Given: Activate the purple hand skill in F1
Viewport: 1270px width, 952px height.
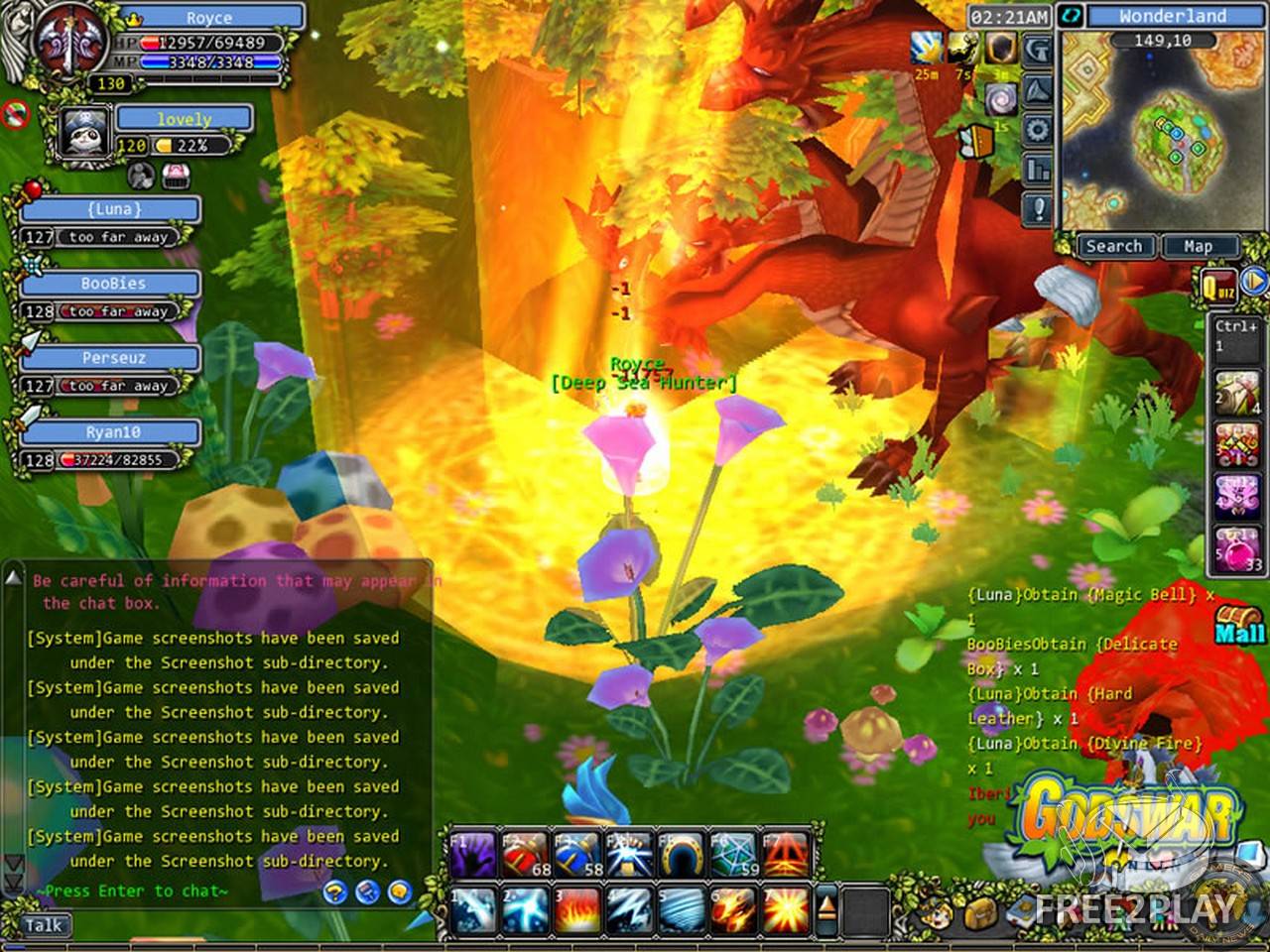Looking at the screenshot, I should click(x=473, y=856).
